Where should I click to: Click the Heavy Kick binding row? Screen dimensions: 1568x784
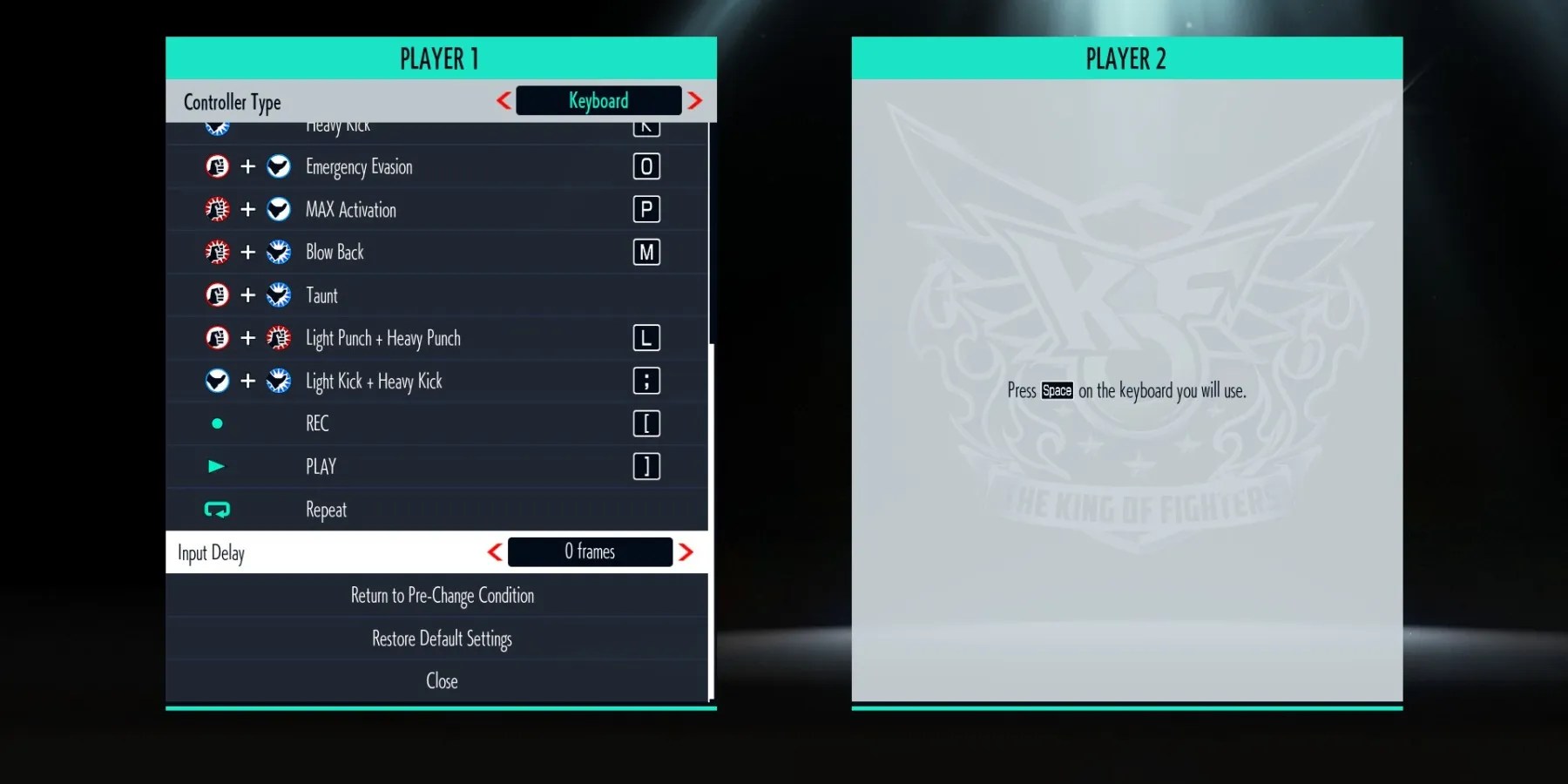point(436,126)
